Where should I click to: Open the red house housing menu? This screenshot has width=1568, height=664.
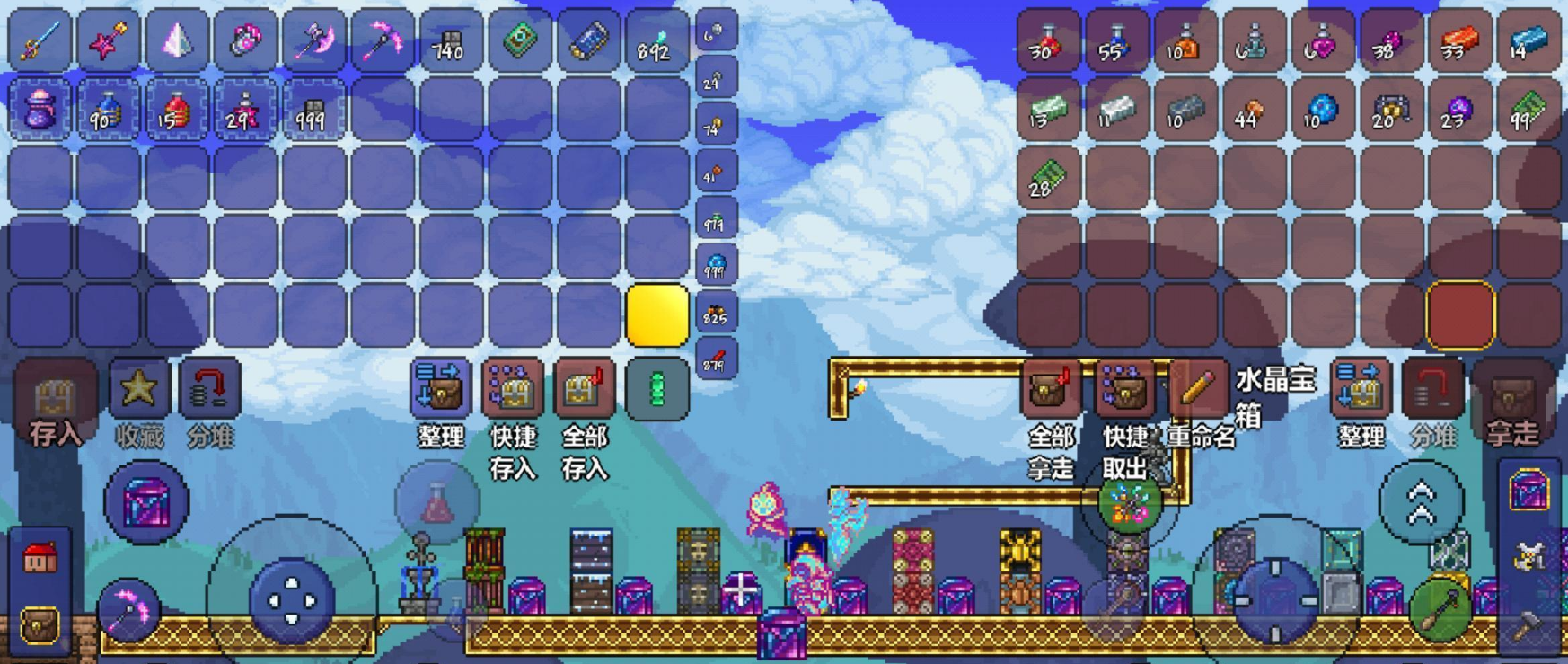39,558
